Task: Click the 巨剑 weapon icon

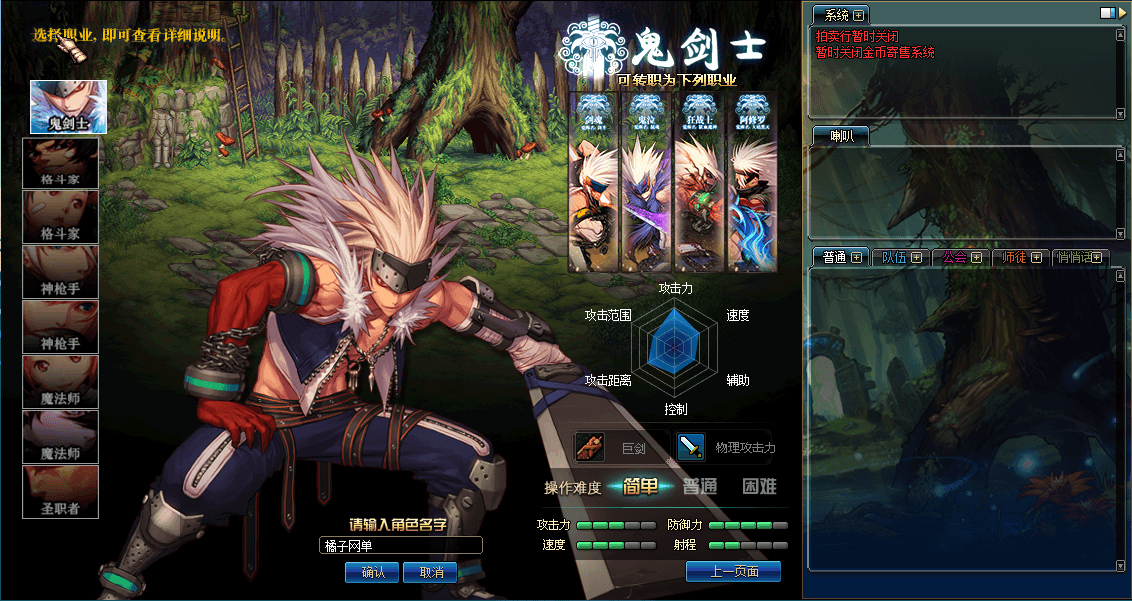Action: coord(591,447)
